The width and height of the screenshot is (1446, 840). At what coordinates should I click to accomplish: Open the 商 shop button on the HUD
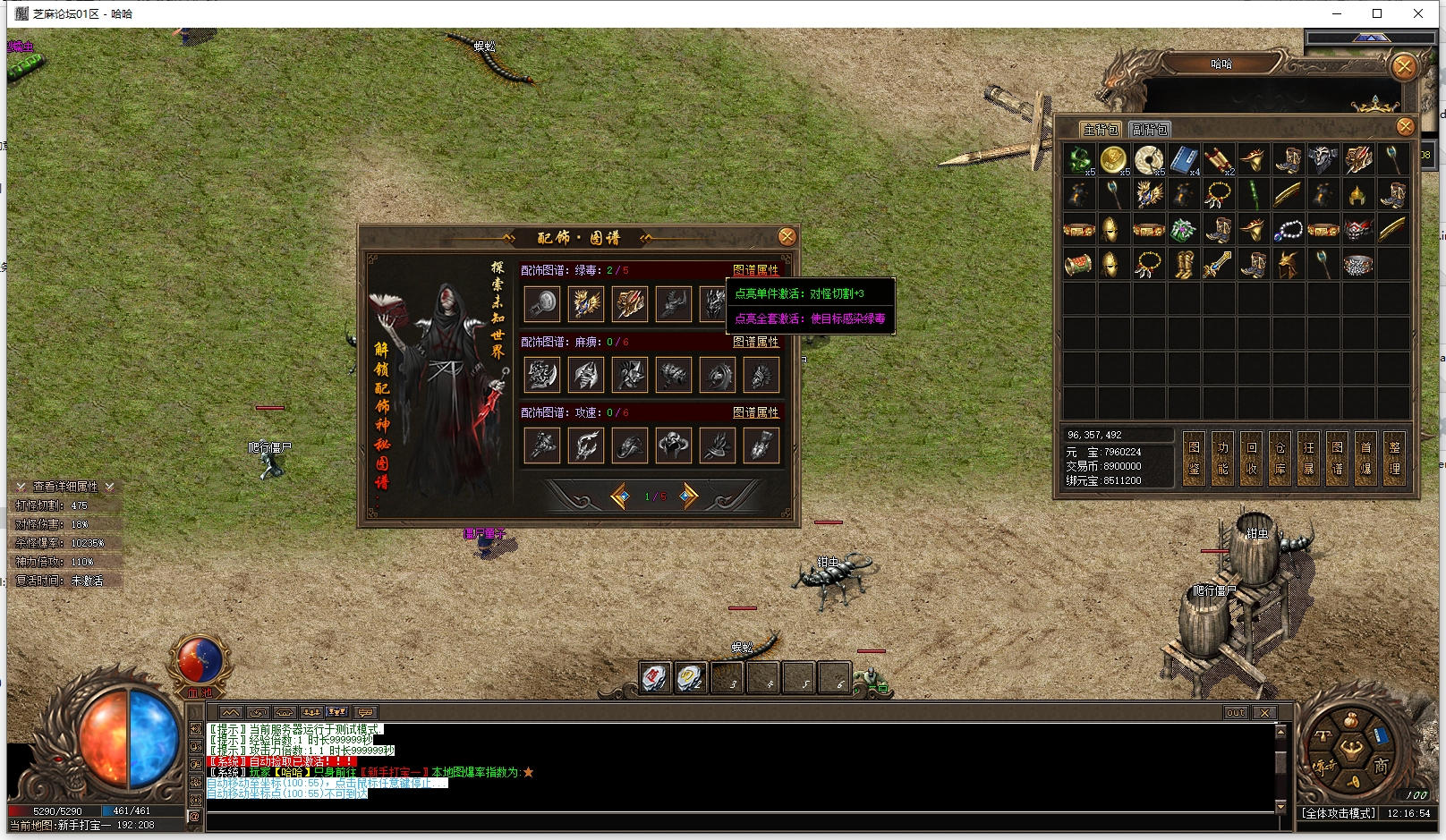pyautogui.click(x=1381, y=766)
